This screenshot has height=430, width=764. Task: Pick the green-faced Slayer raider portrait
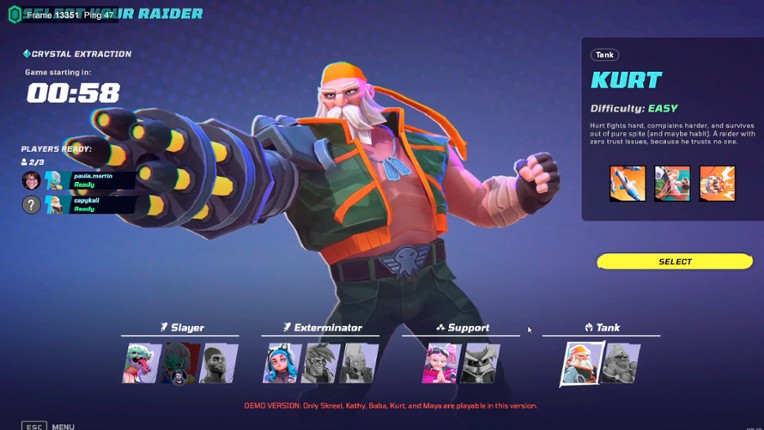point(179,363)
